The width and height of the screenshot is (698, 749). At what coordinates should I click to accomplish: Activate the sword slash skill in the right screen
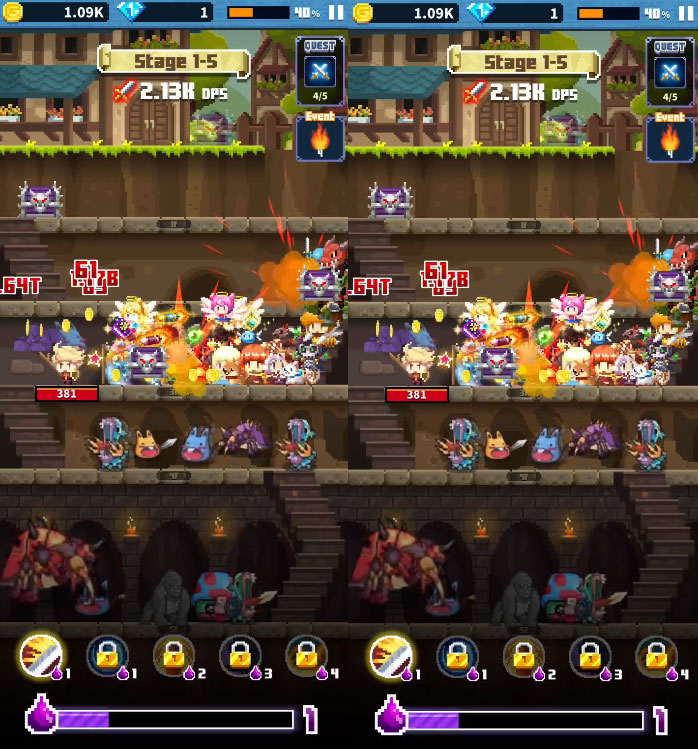tap(390, 657)
